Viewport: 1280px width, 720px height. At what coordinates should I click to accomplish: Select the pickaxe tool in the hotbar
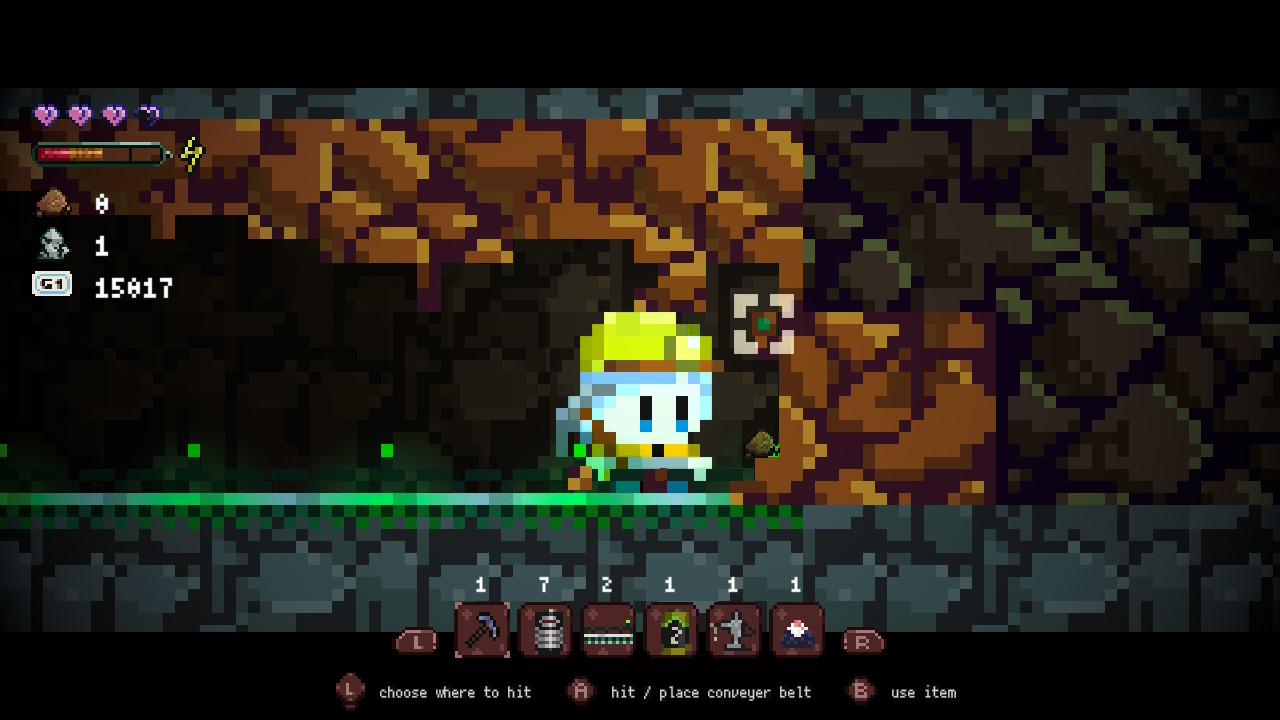point(481,633)
